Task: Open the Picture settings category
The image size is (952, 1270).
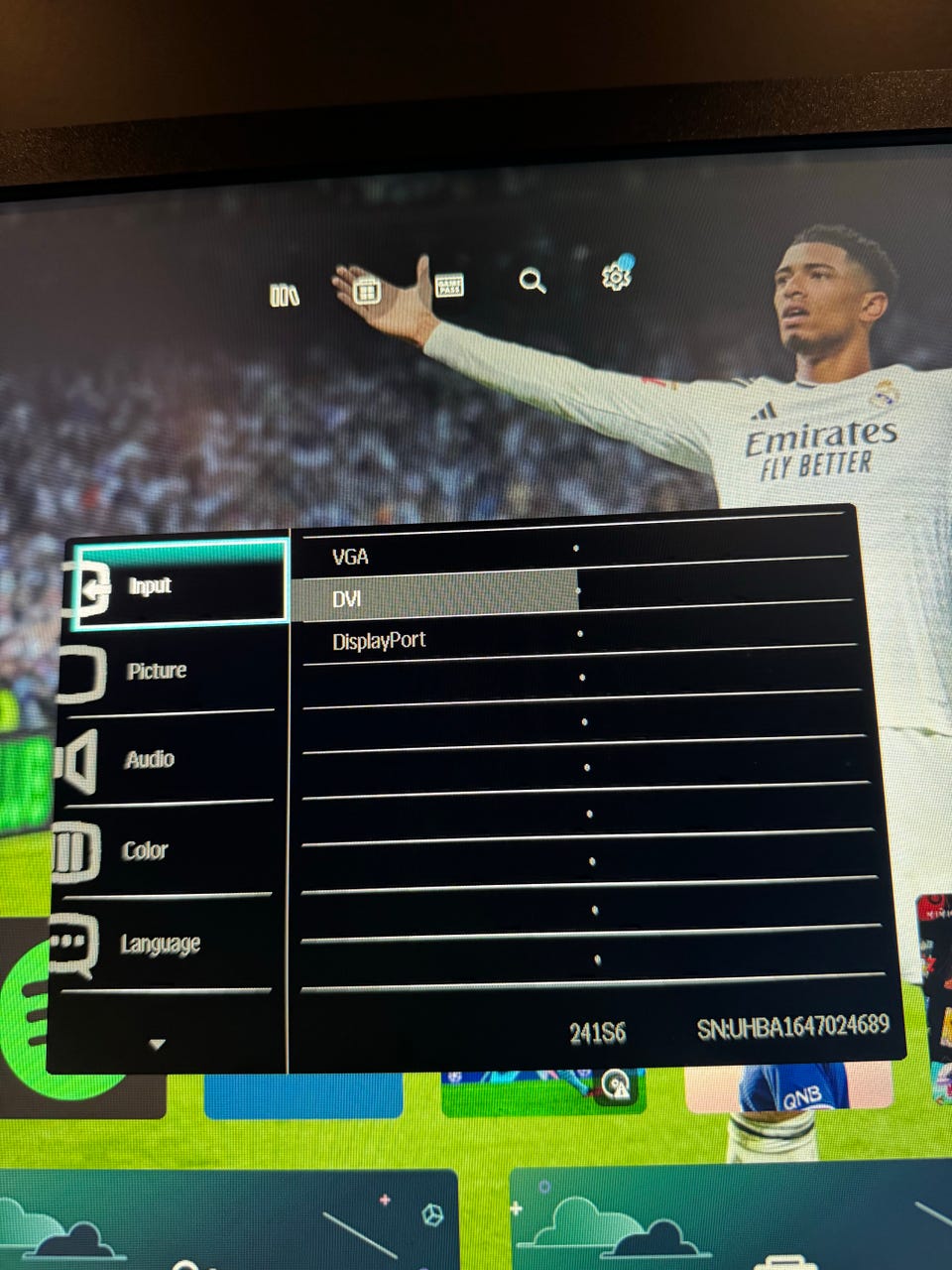Action: pos(157,671)
